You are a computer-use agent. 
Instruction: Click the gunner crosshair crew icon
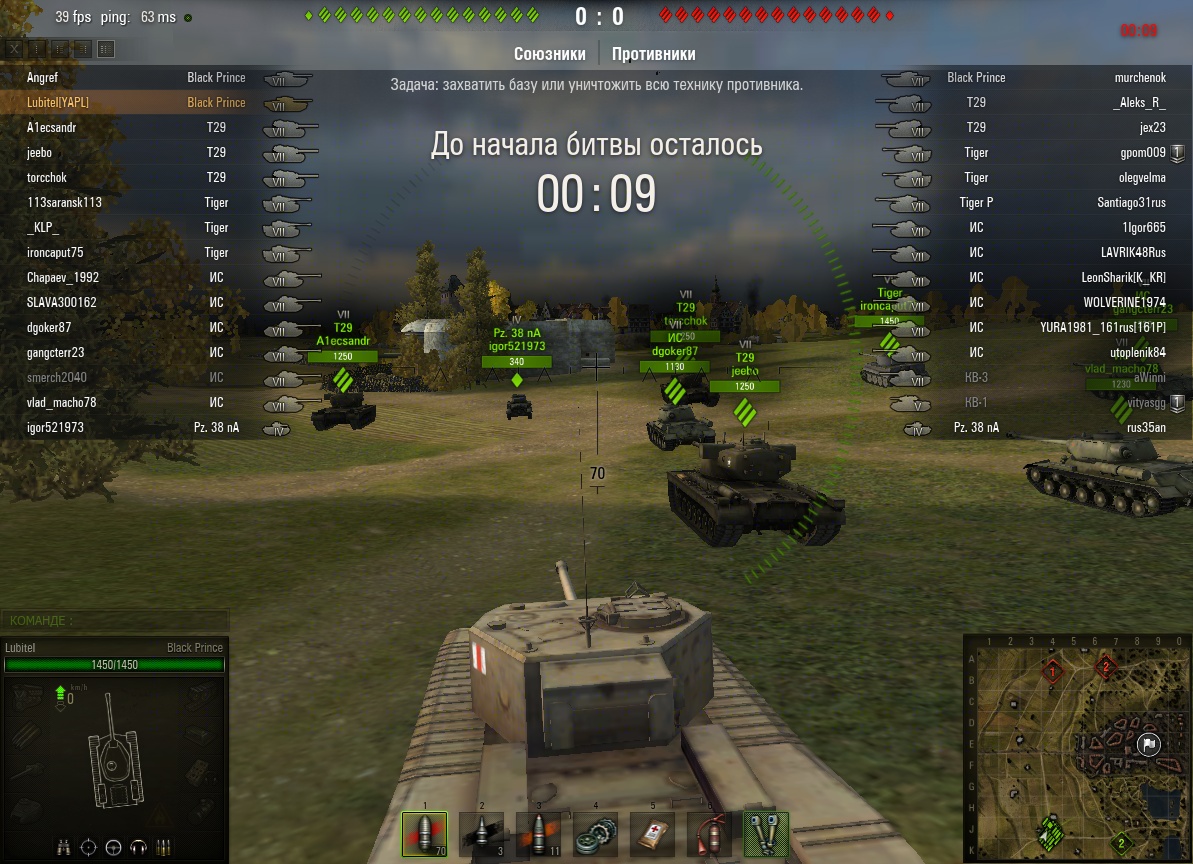click(x=89, y=846)
